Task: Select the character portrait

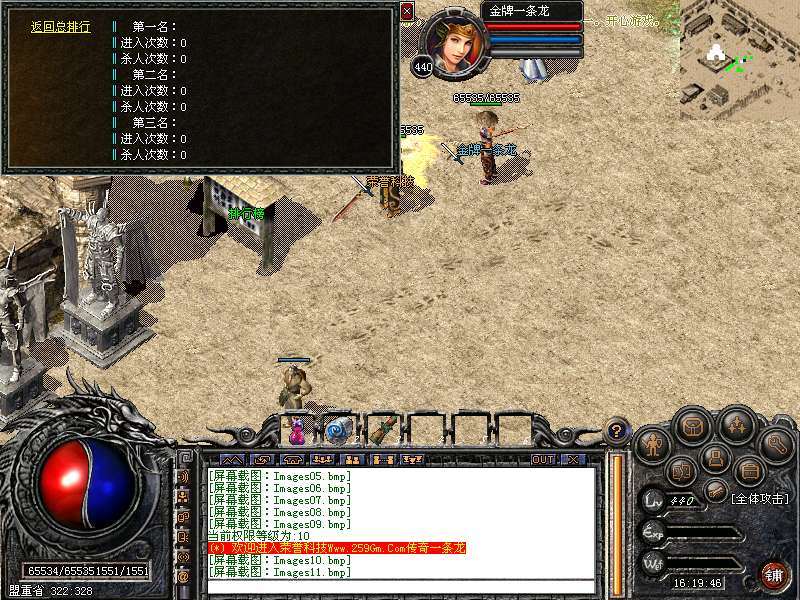Action: [x=456, y=43]
